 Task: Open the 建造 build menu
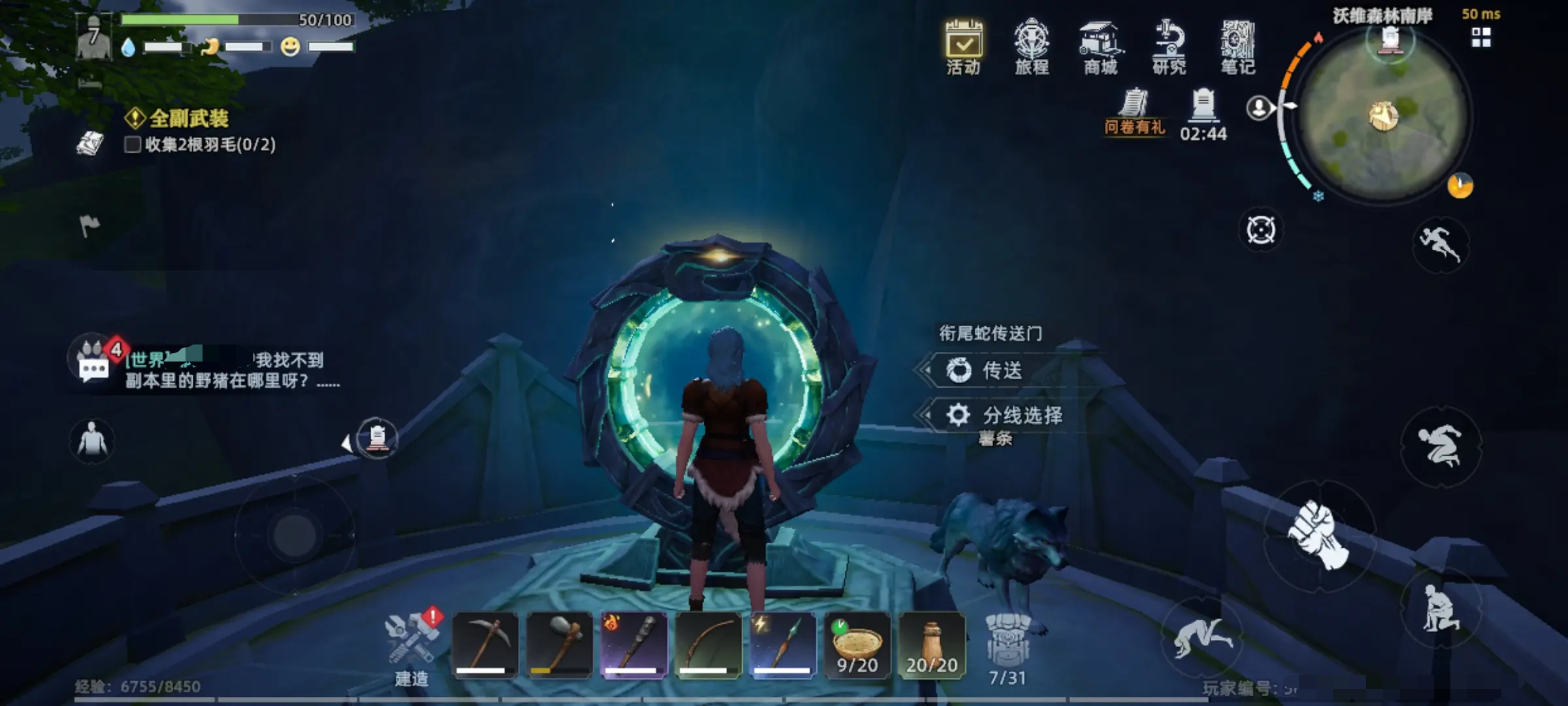[412, 646]
